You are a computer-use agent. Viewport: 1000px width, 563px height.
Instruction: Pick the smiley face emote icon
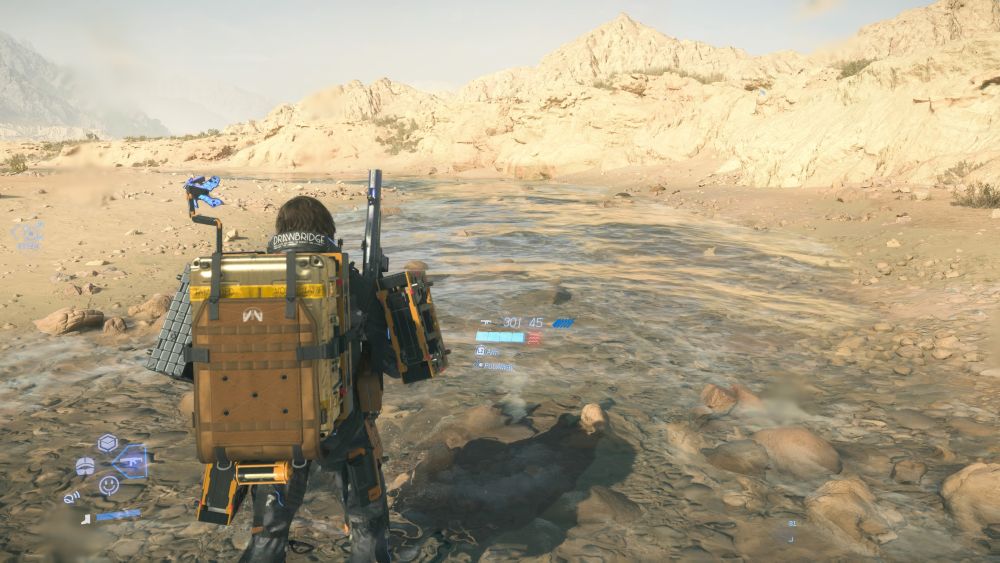109,485
